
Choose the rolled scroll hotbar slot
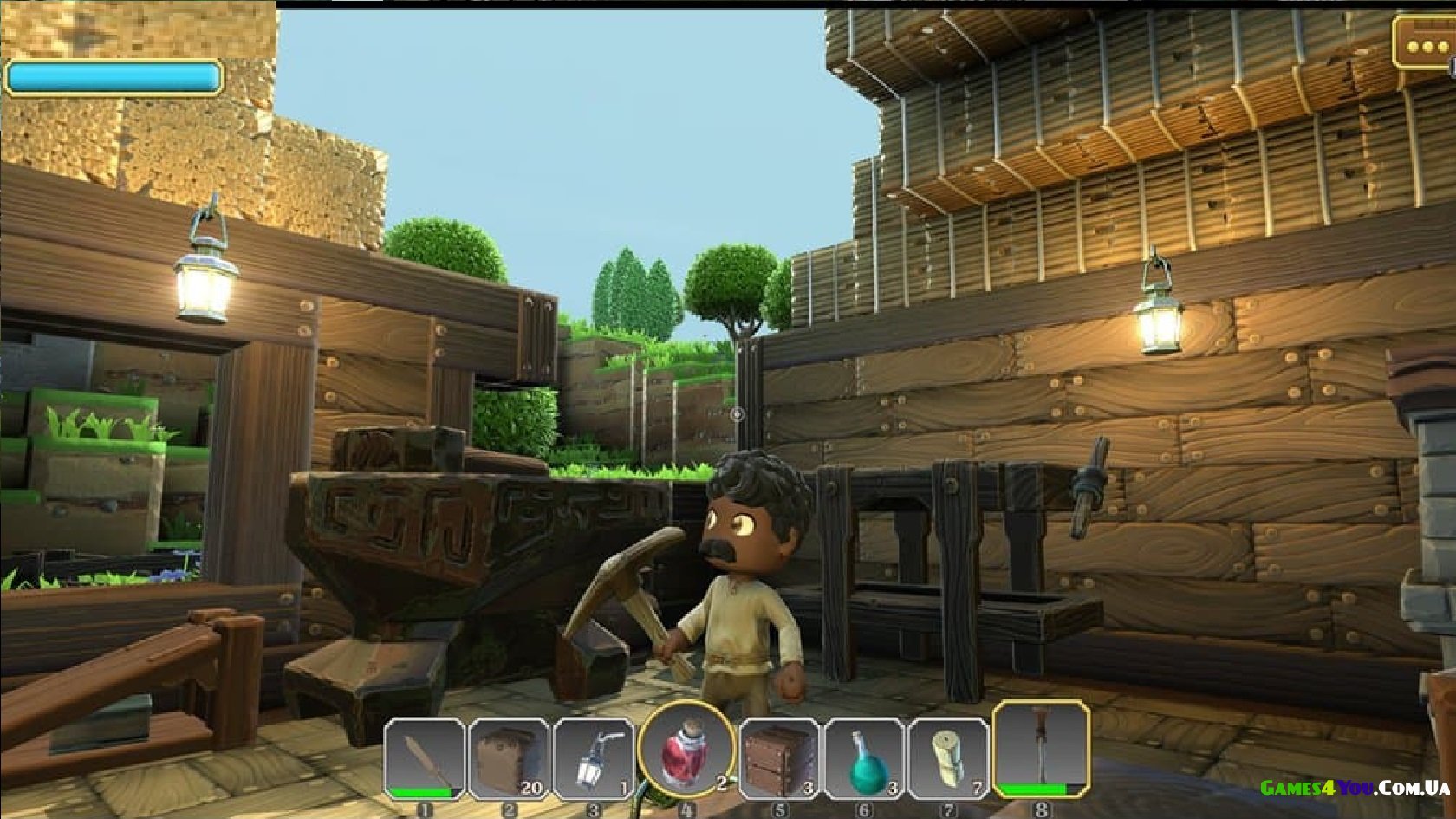[949, 759]
